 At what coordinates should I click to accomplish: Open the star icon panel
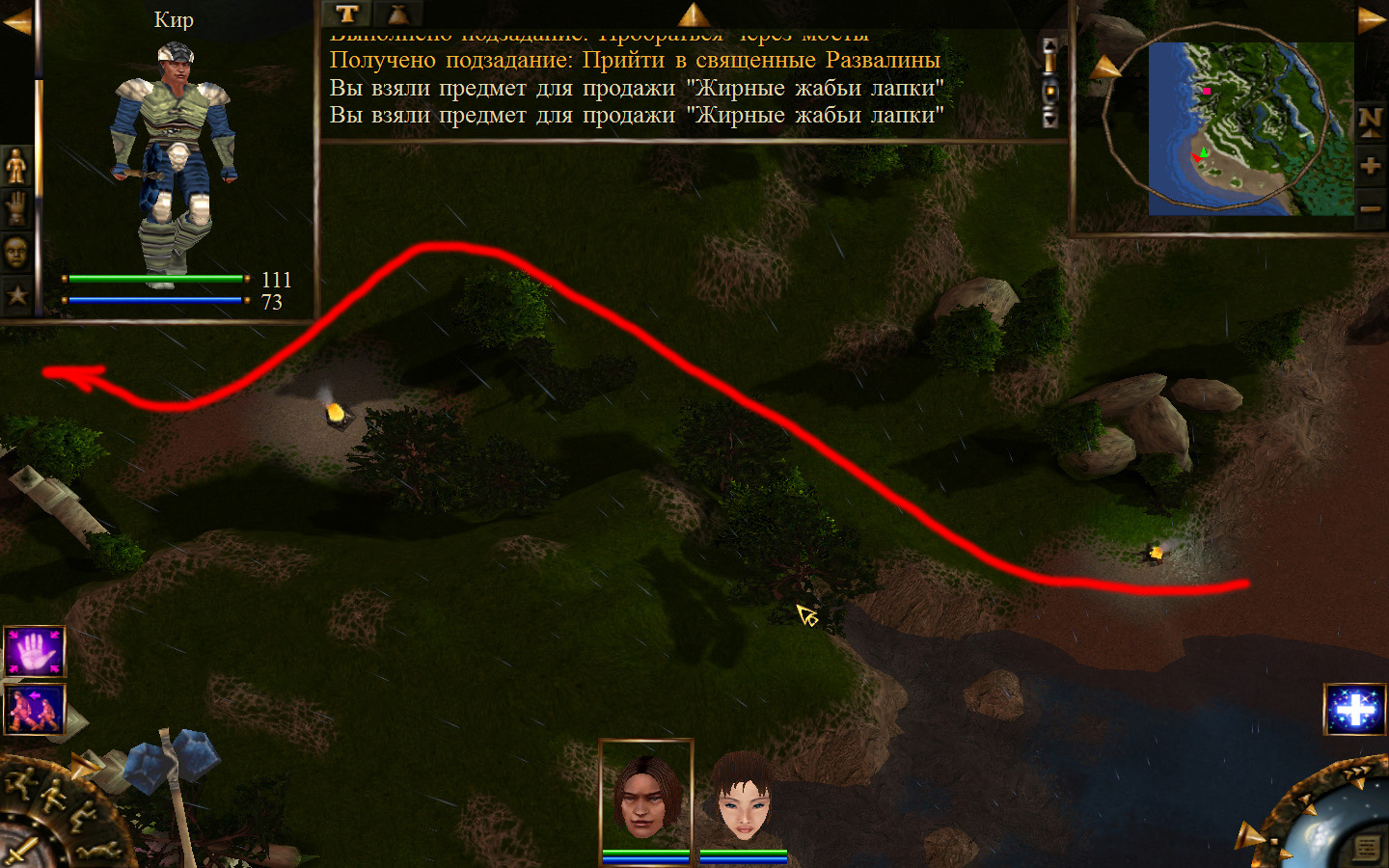16,295
